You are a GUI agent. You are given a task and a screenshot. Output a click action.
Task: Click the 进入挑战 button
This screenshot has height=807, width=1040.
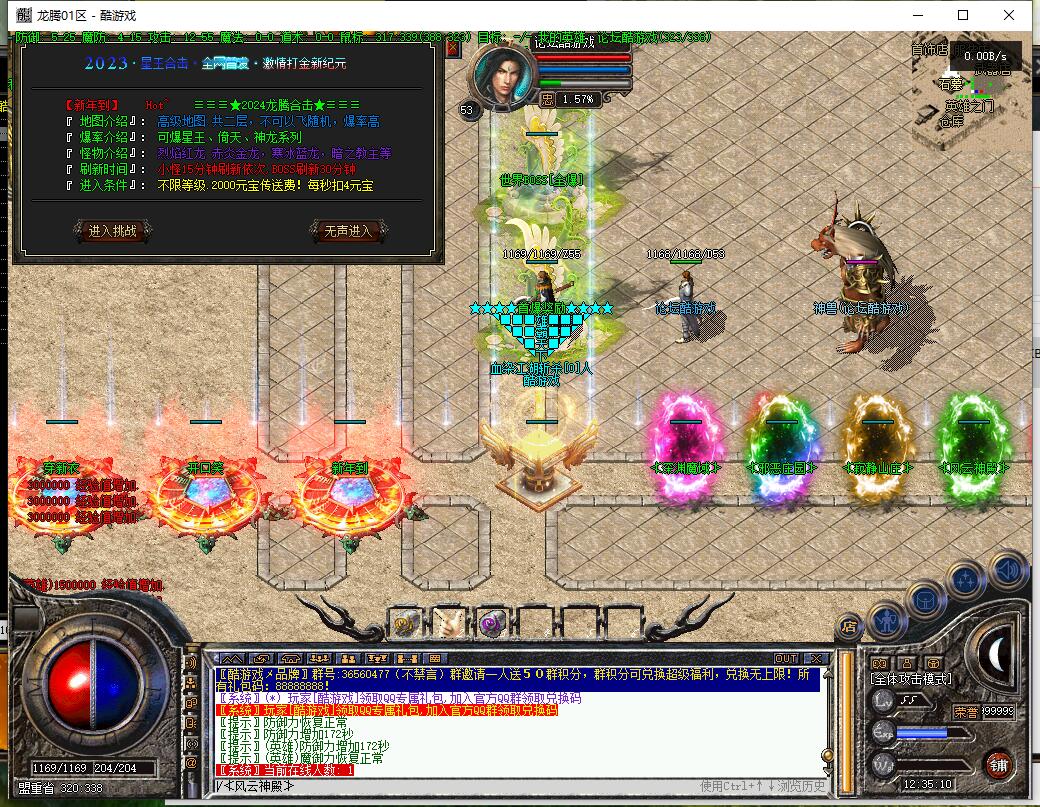(x=113, y=231)
